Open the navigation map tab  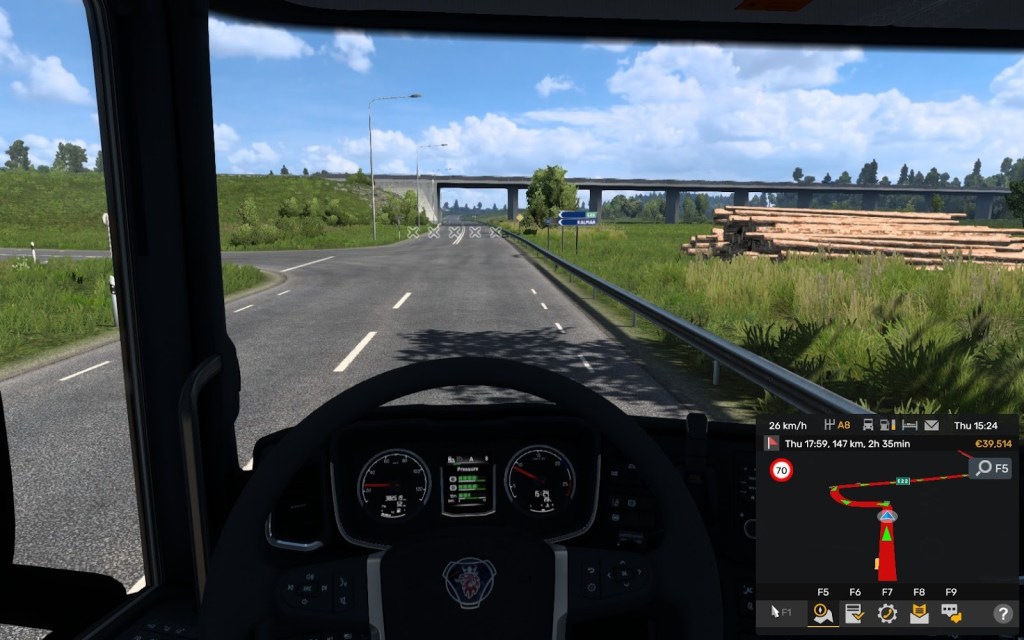[x=823, y=613]
